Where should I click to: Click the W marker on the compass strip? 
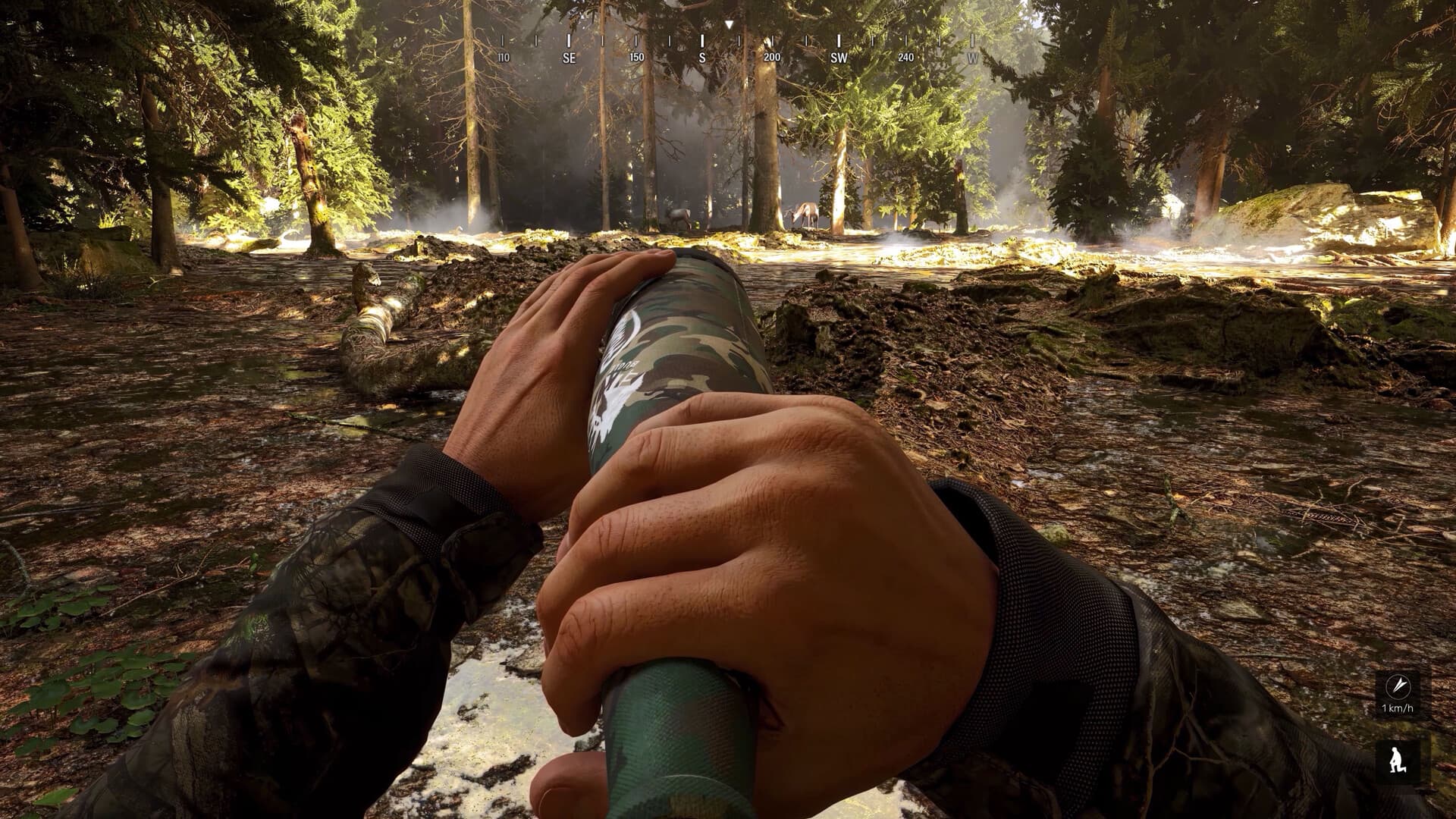973,55
